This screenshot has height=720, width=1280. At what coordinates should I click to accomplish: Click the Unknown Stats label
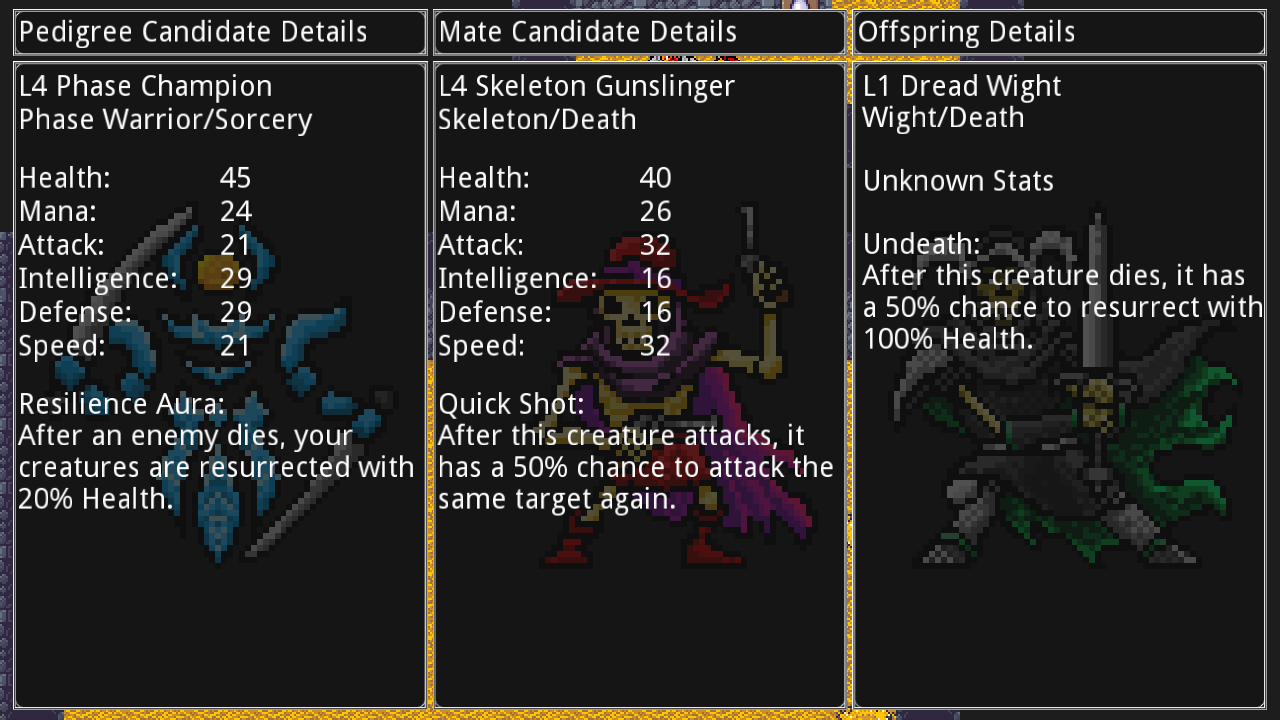coord(958,180)
